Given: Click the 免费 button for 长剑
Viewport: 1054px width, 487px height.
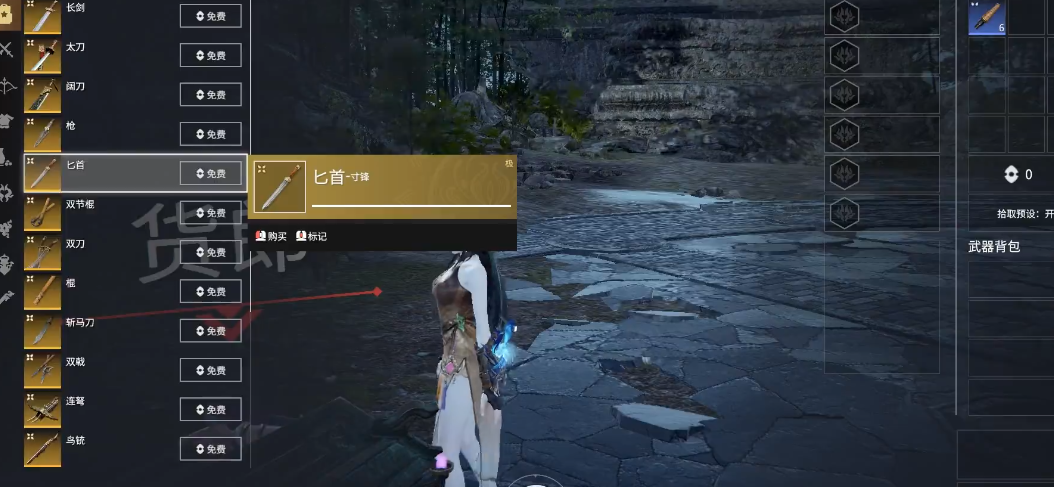Looking at the screenshot, I should pyautogui.click(x=210, y=16).
